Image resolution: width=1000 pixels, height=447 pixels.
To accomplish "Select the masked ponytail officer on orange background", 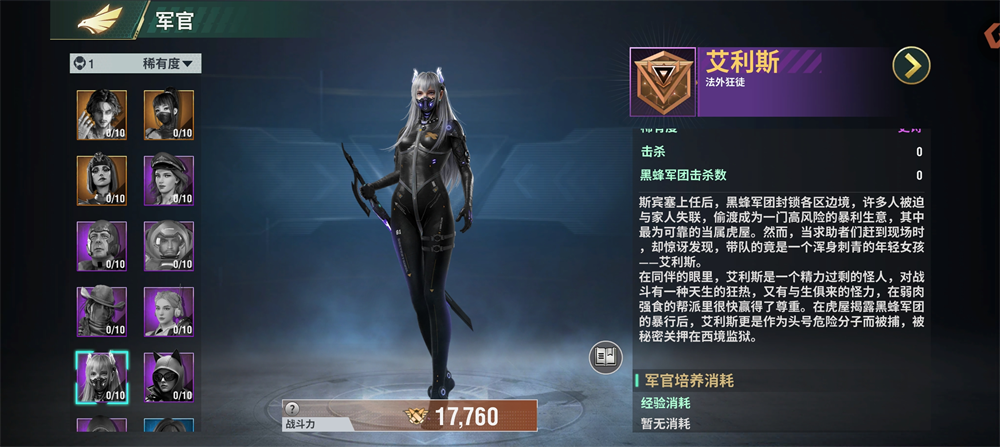I will (167, 114).
